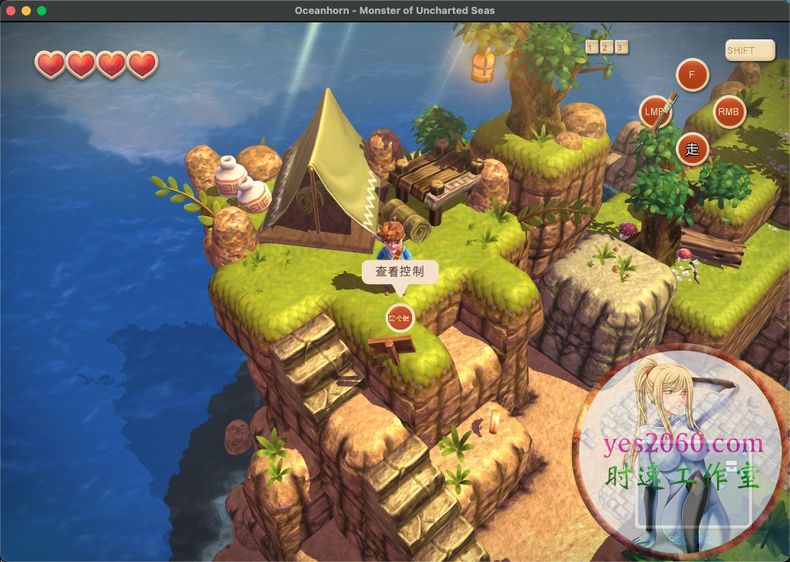Select item slot 1
The image size is (790, 562).
[591, 47]
